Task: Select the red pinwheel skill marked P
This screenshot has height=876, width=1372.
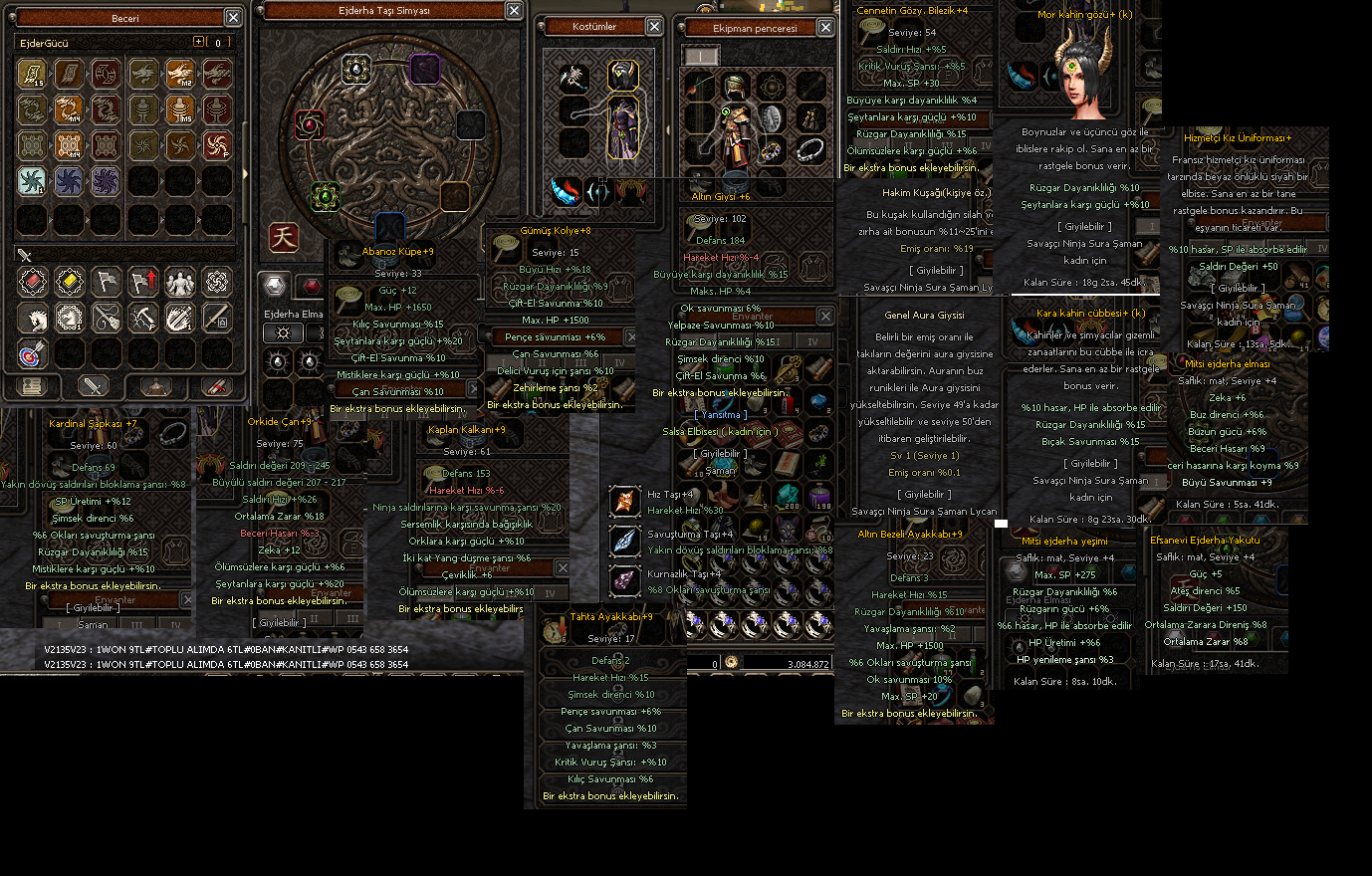Action: click(217, 145)
